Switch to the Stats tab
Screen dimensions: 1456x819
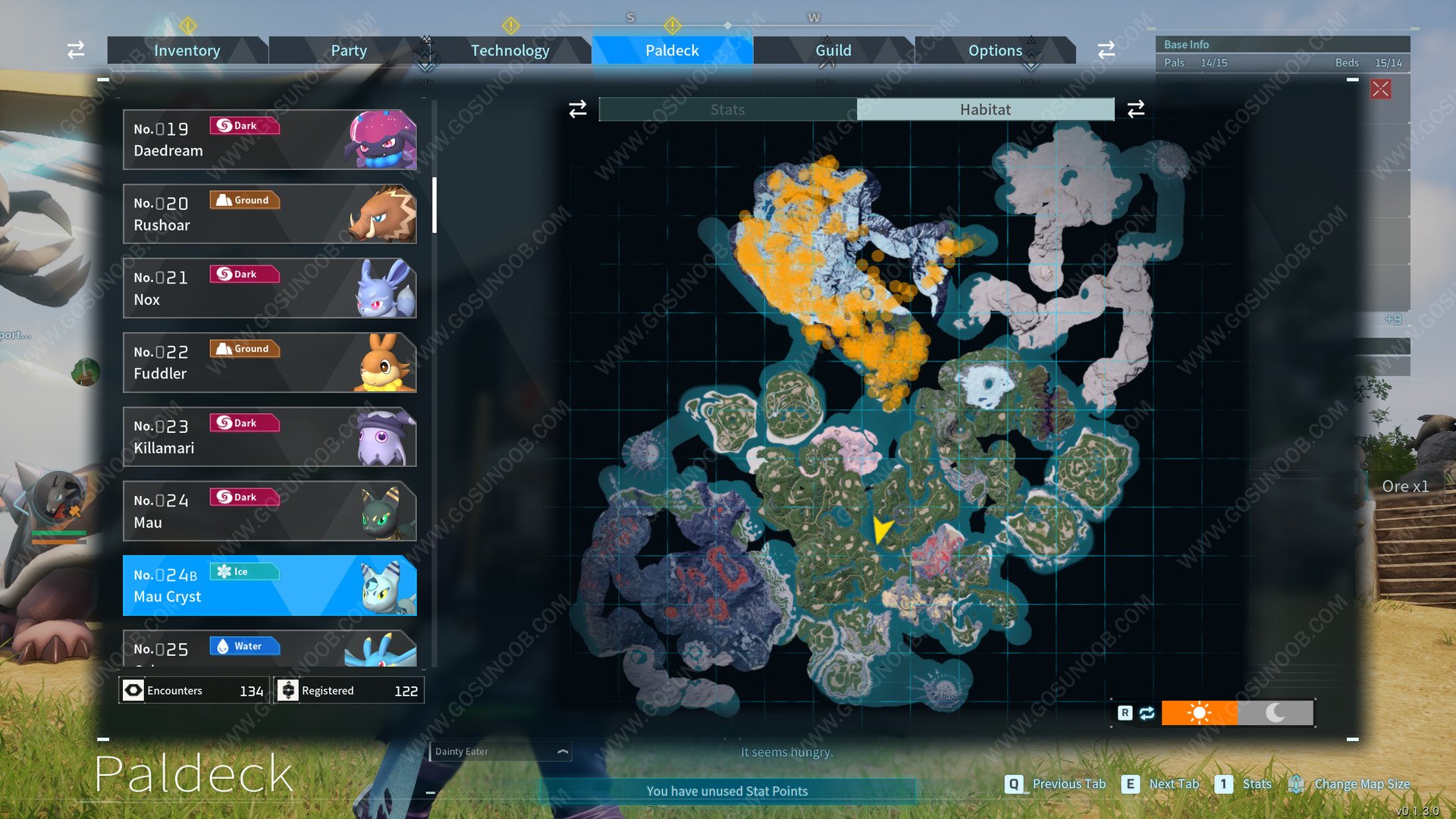coord(726,108)
